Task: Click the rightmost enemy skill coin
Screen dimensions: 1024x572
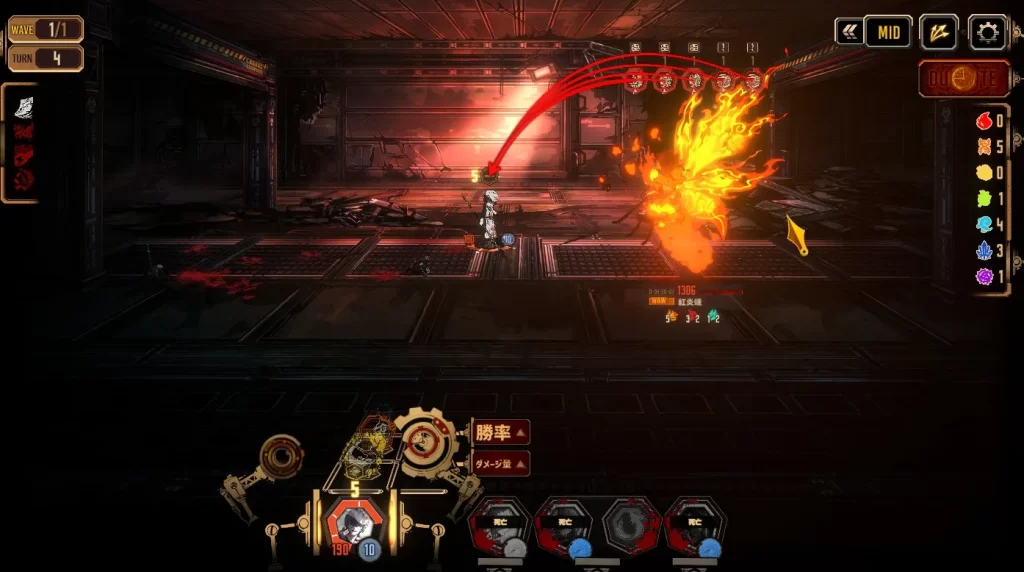Action: coord(752,80)
